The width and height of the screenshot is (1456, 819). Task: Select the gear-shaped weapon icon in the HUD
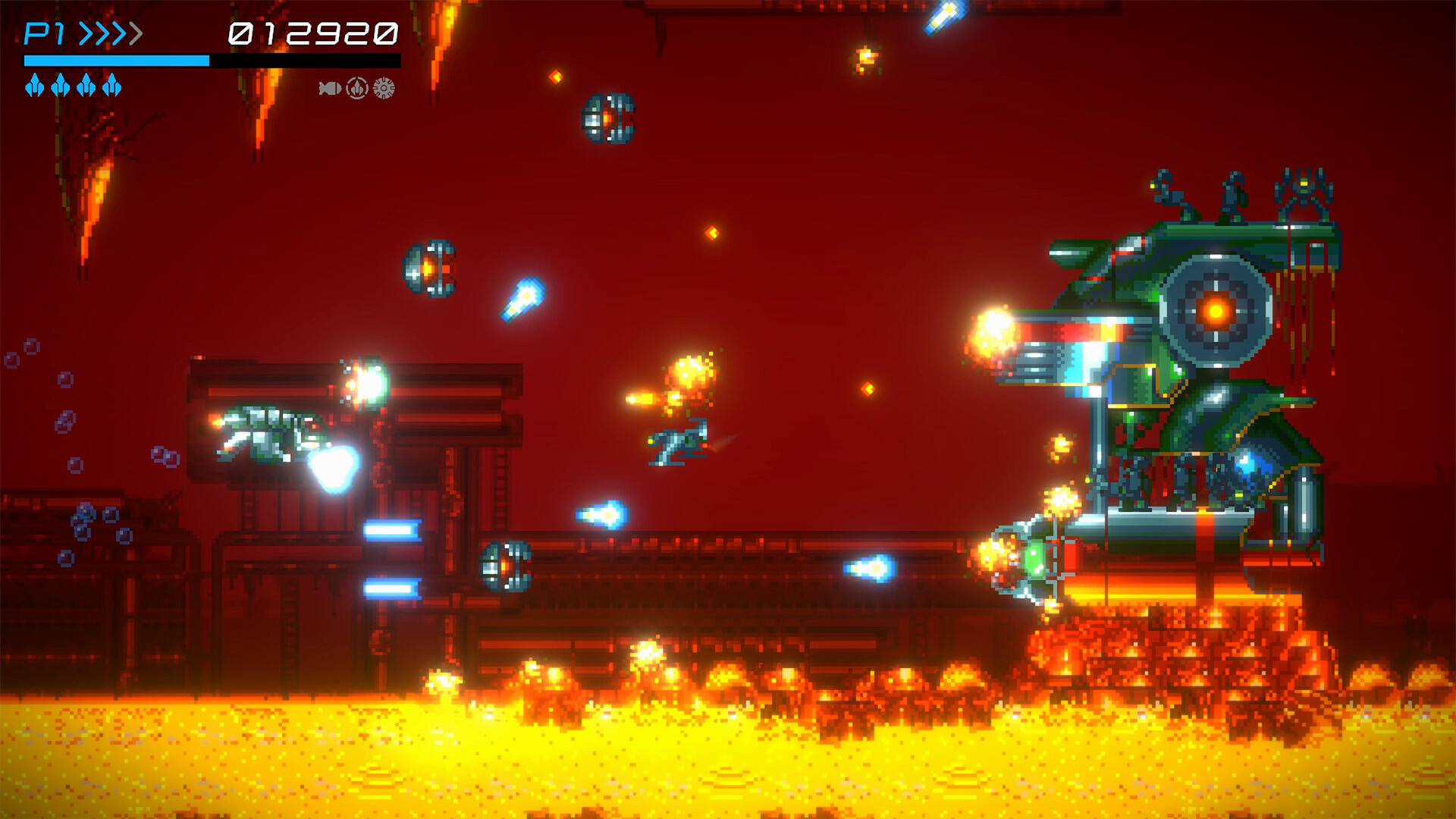coord(383,88)
